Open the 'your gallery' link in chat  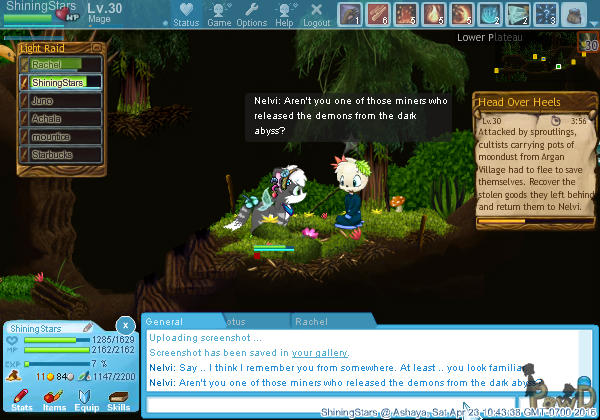coord(320,353)
